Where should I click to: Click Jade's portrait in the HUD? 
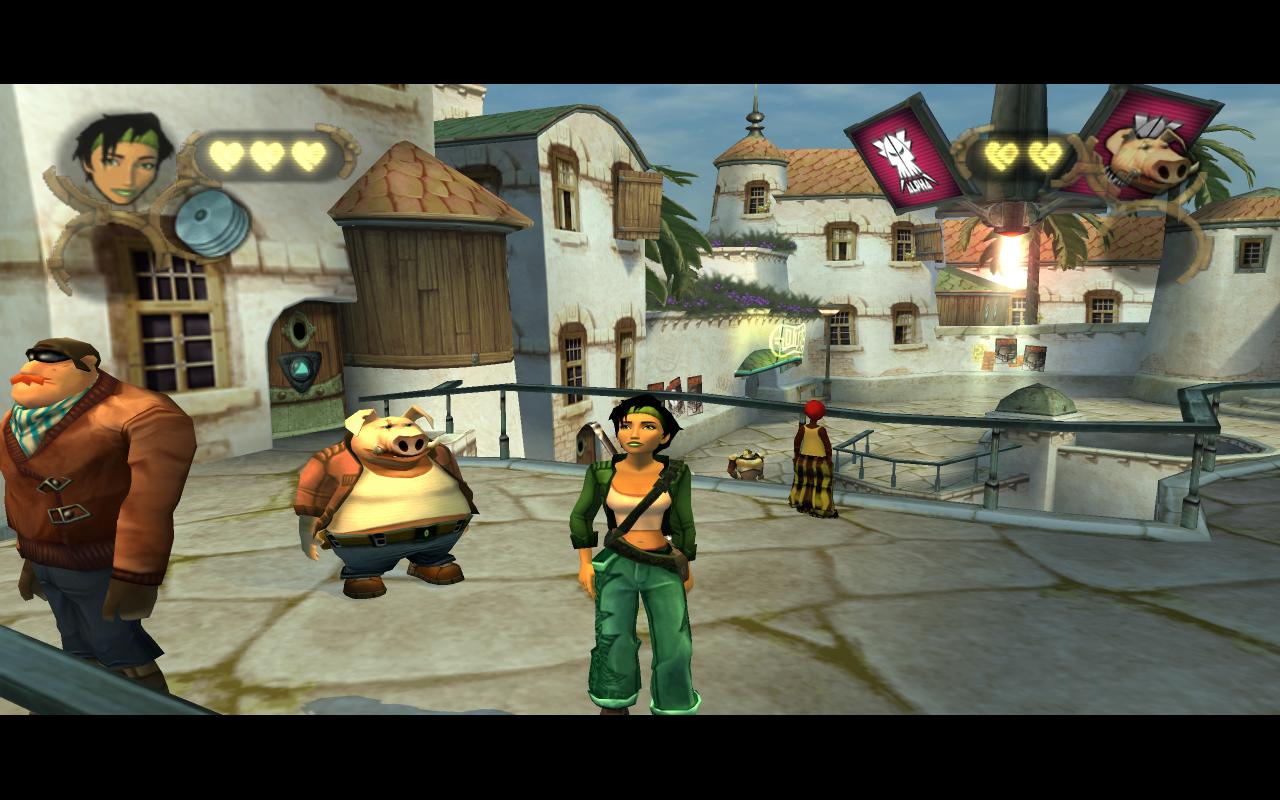coord(122,159)
